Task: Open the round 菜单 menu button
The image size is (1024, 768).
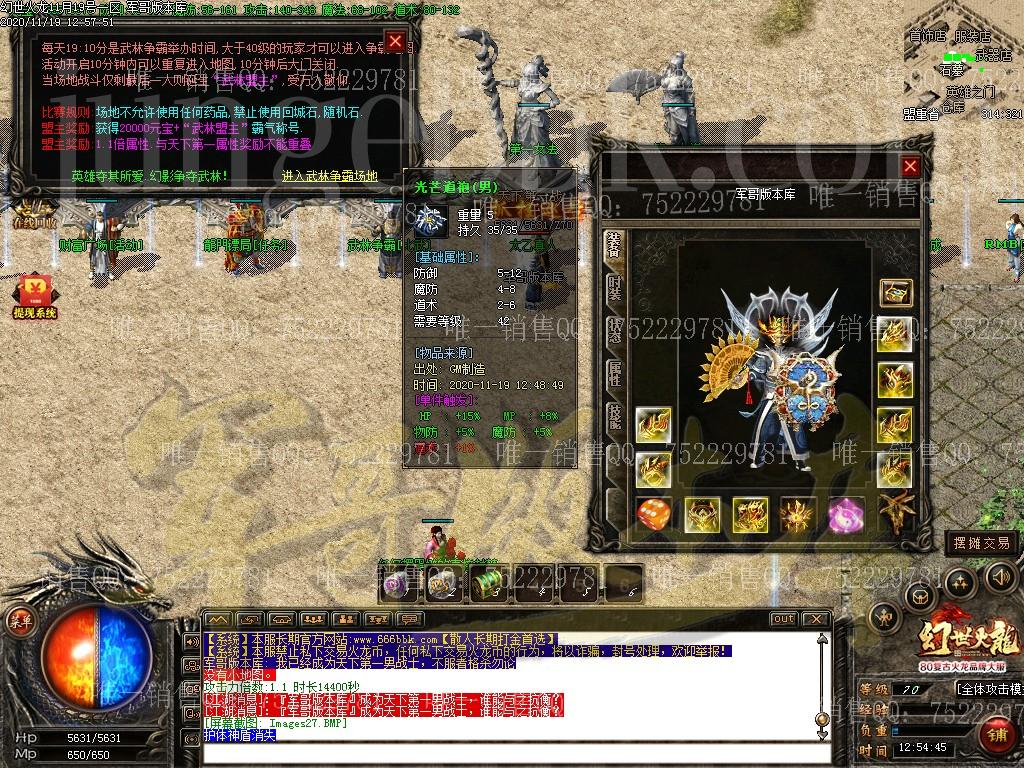Action: (x=19, y=619)
